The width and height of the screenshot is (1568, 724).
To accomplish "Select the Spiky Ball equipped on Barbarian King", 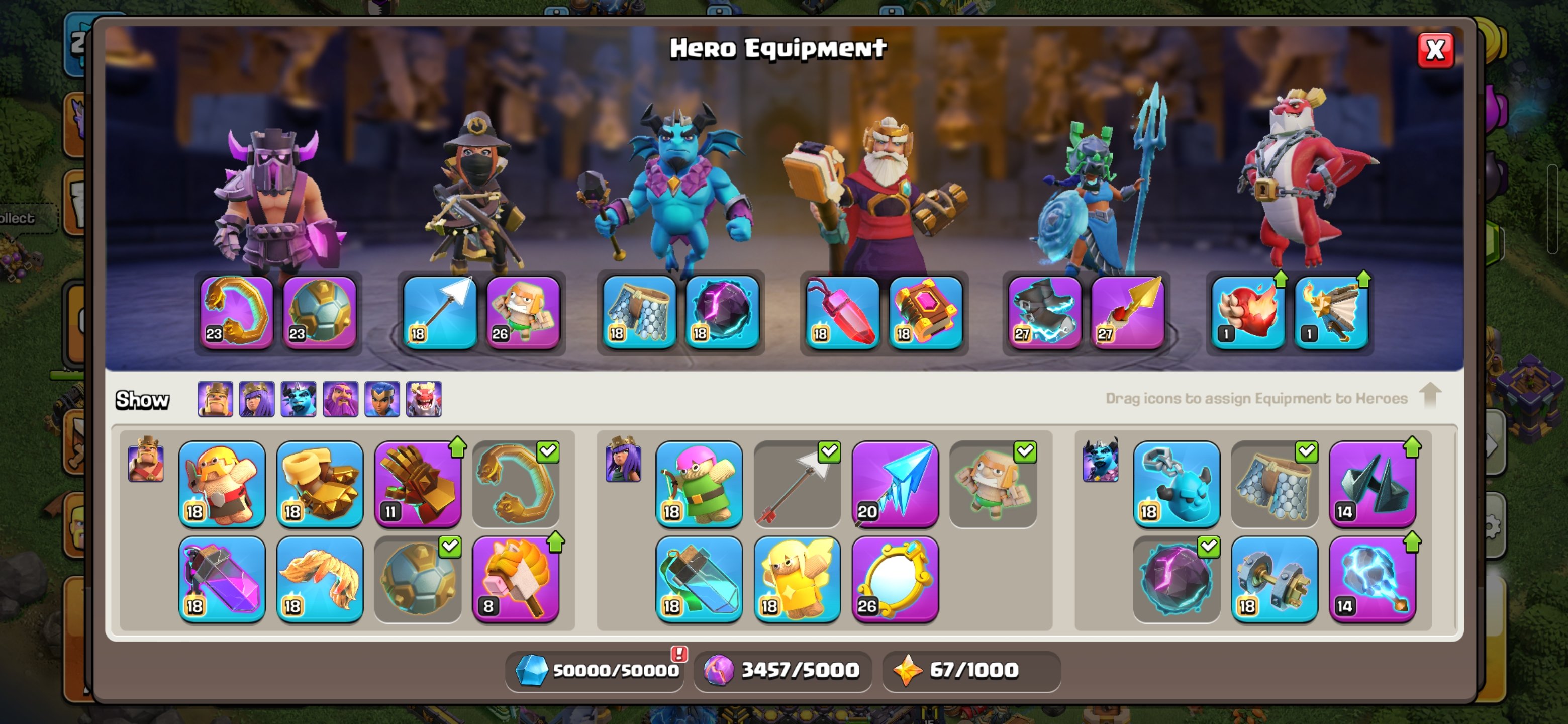I will [321, 312].
